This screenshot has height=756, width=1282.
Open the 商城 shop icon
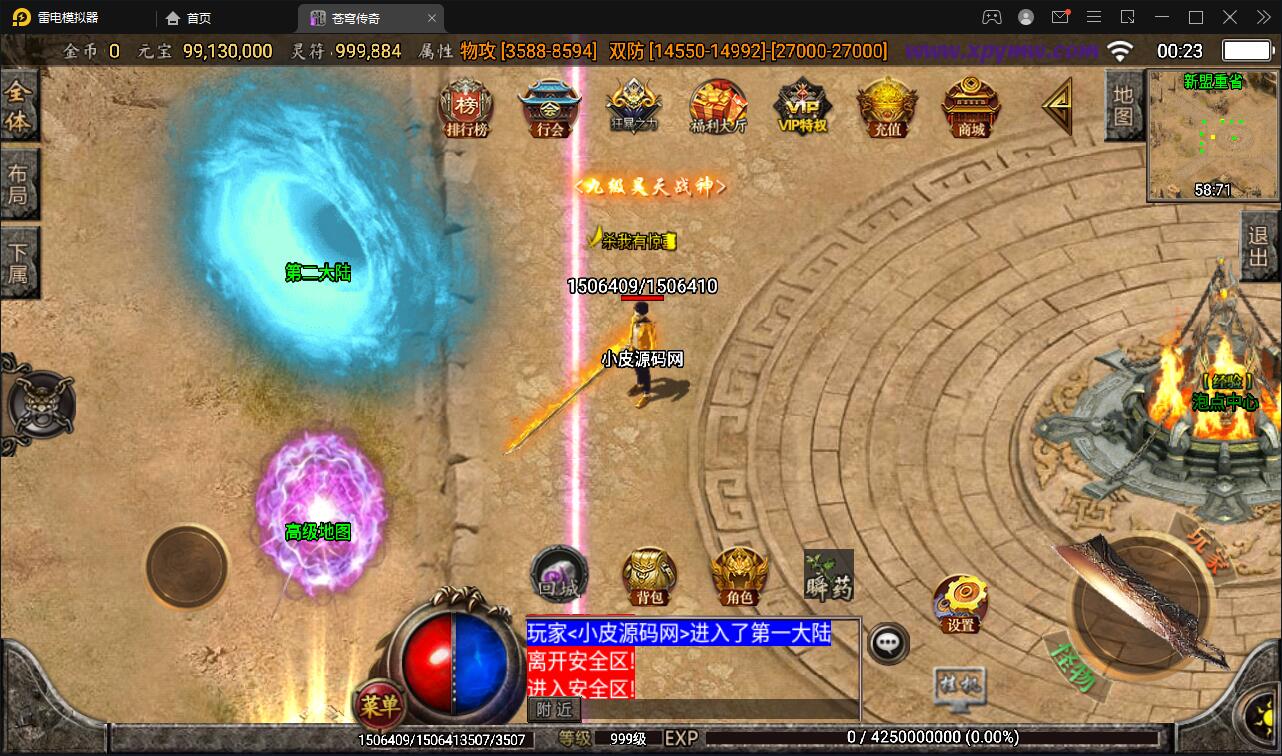click(x=971, y=107)
